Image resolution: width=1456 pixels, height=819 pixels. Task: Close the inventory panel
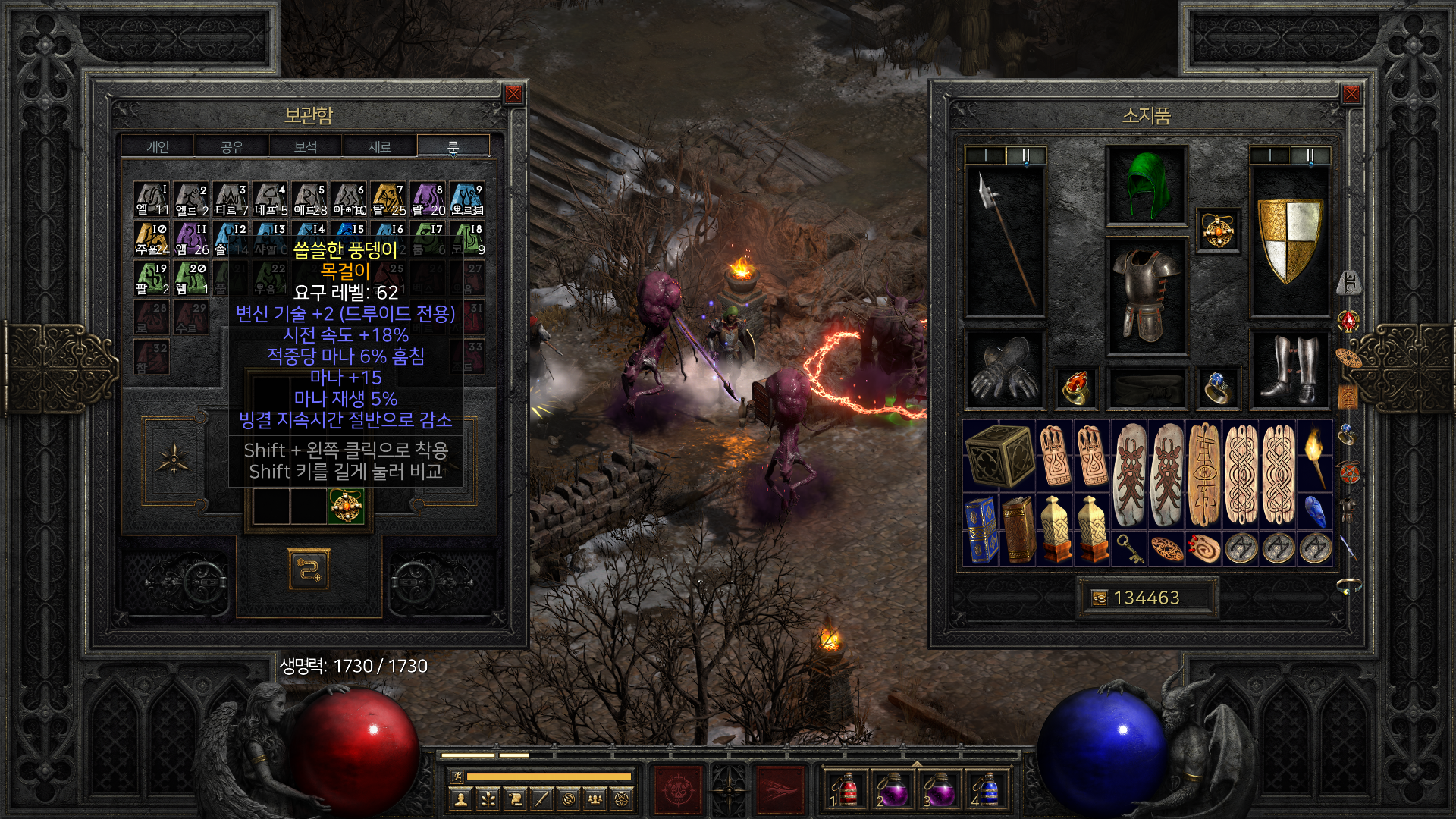click(x=1351, y=94)
